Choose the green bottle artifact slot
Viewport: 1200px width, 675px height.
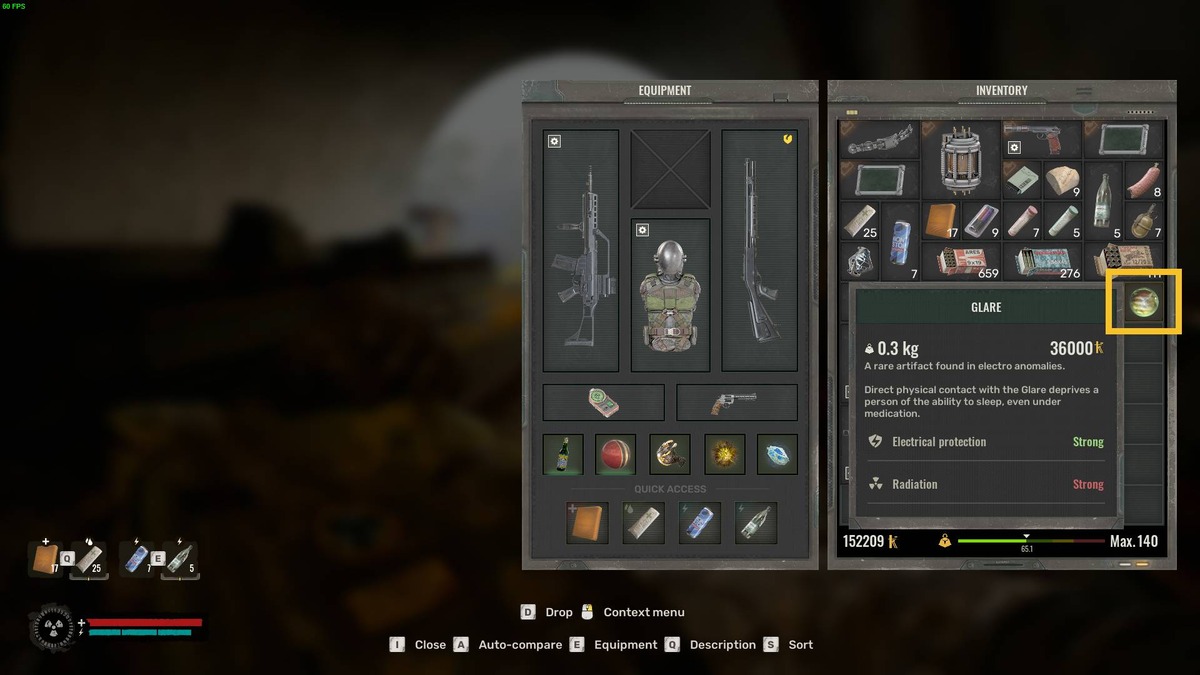[x=563, y=454]
